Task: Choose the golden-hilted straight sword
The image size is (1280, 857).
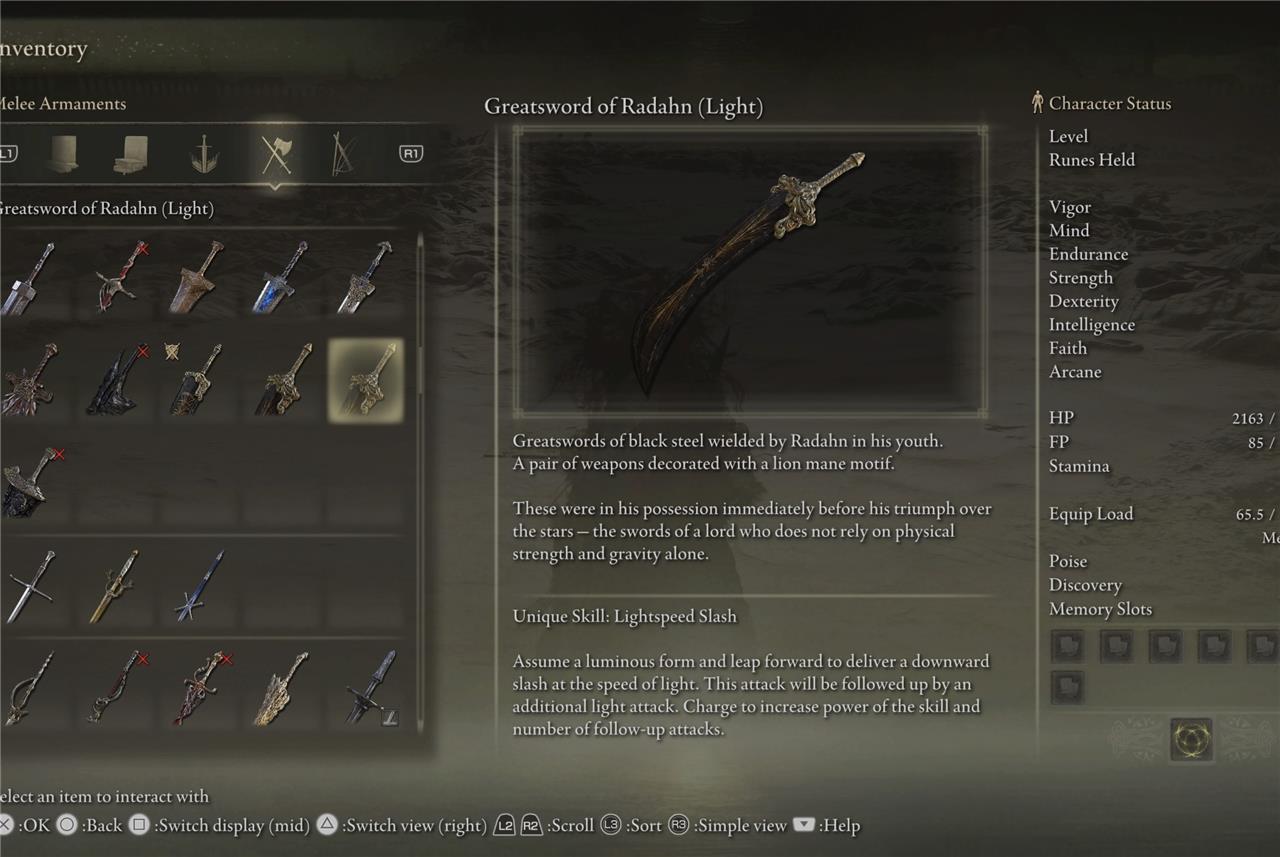Action: point(113,586)
